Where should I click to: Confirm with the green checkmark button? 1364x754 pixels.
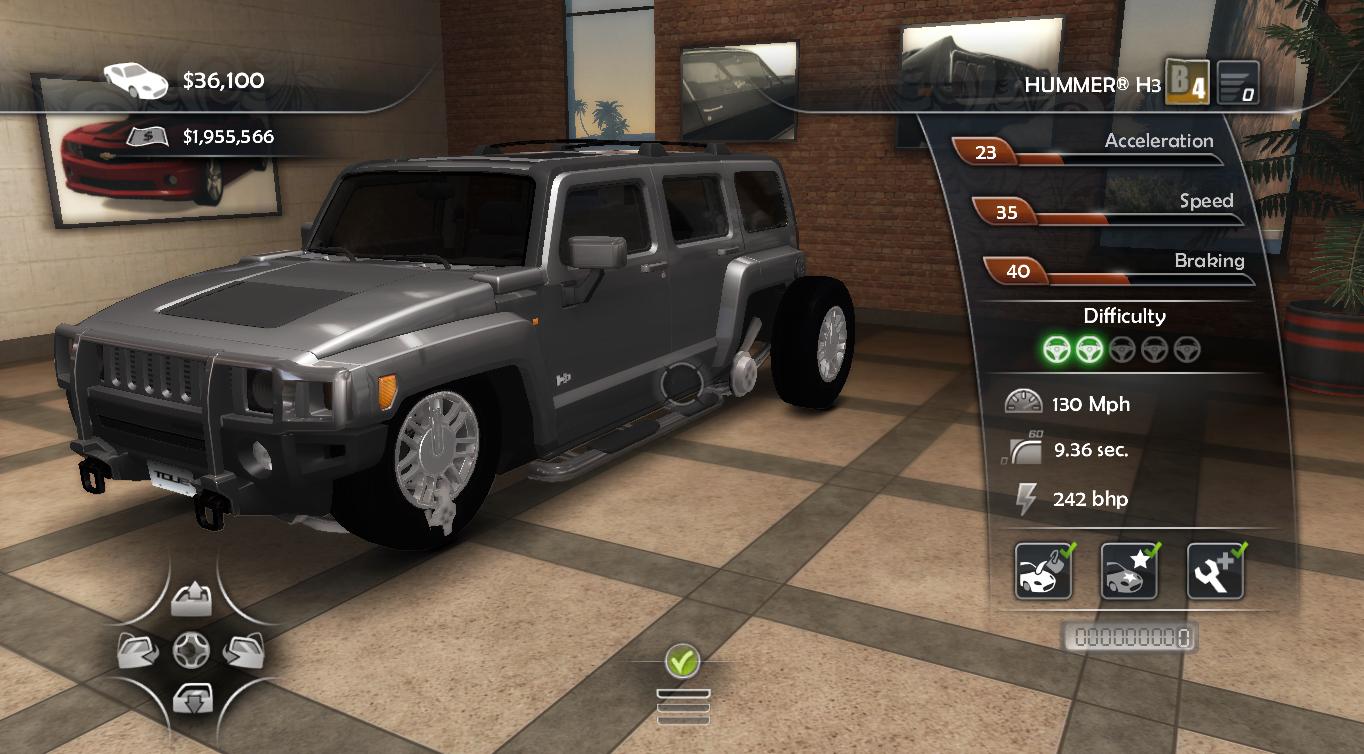(682, 661)
